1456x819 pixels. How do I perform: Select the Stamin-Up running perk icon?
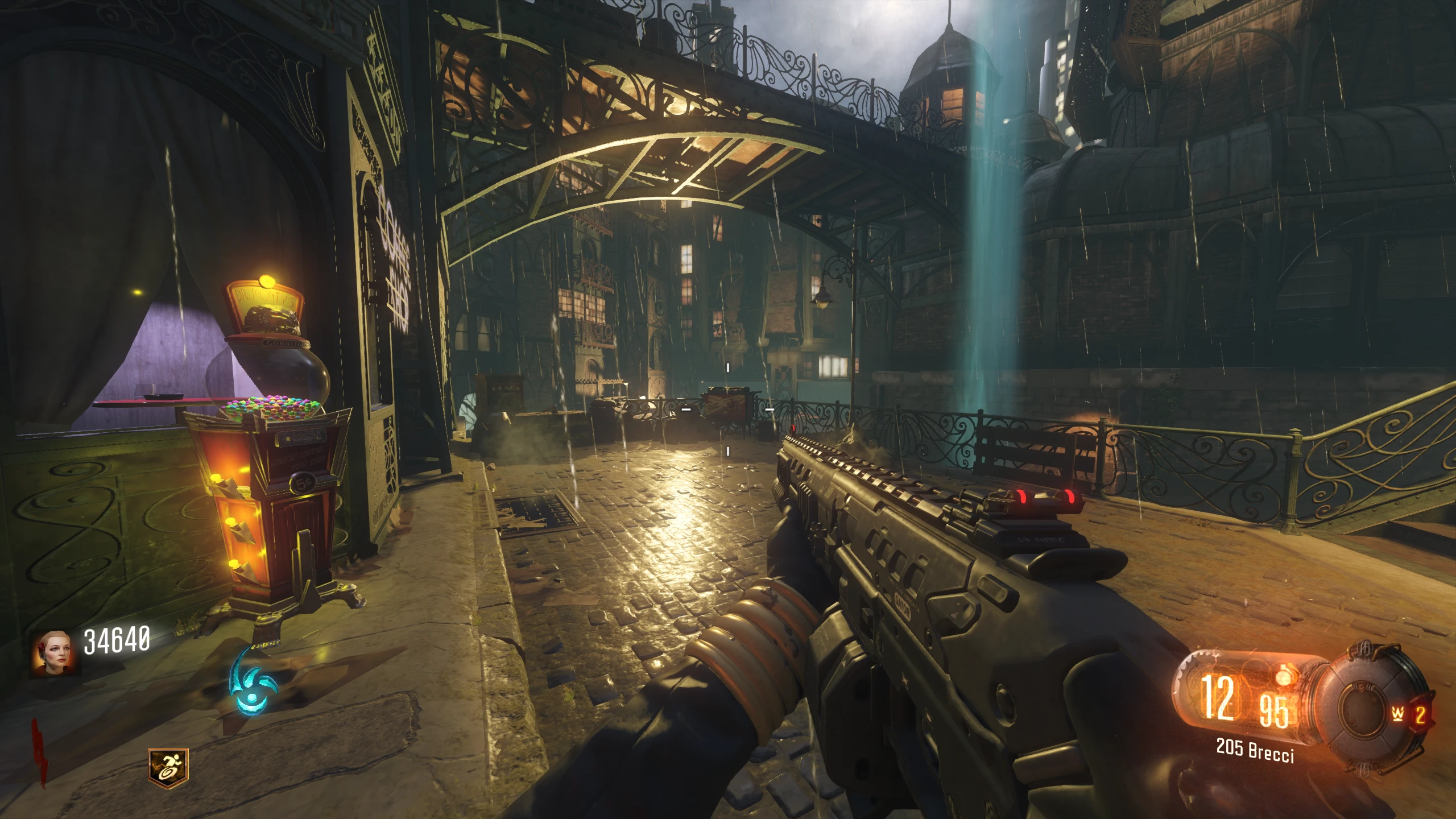[168, 765]
